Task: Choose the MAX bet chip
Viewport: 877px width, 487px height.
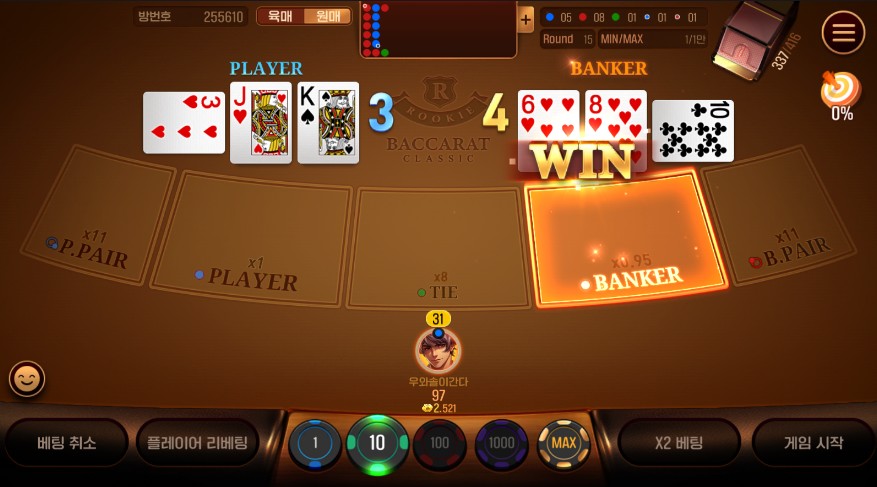Action: [x=564, y=443]
